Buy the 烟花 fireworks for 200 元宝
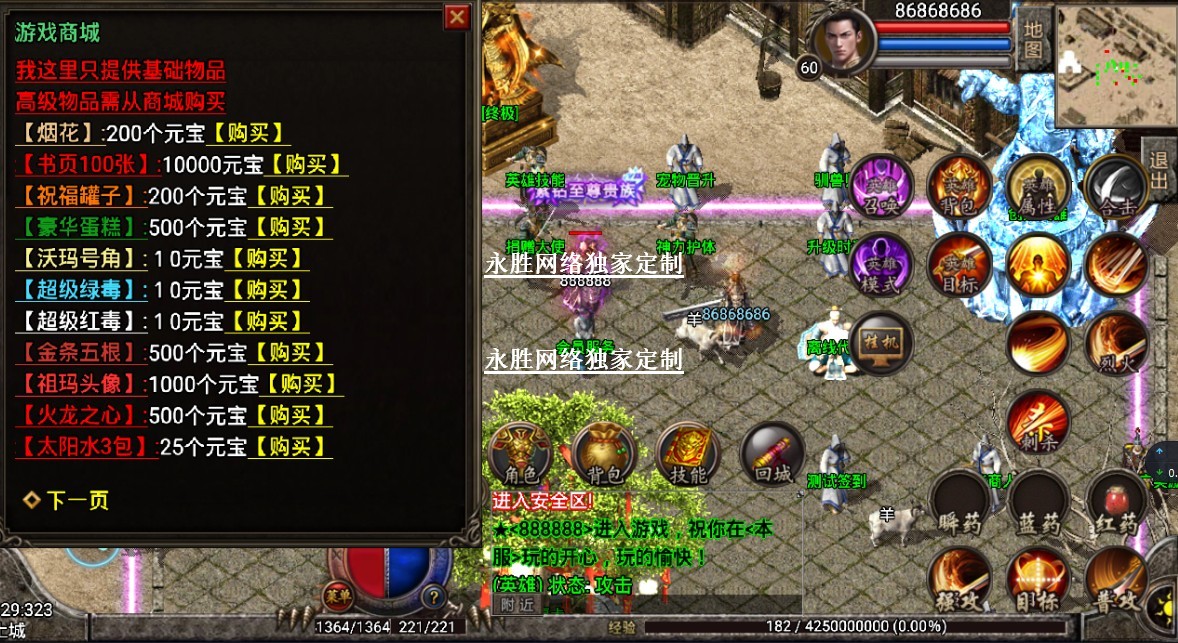Viewport: 1178px width, 643px height. tap(247, 133)
